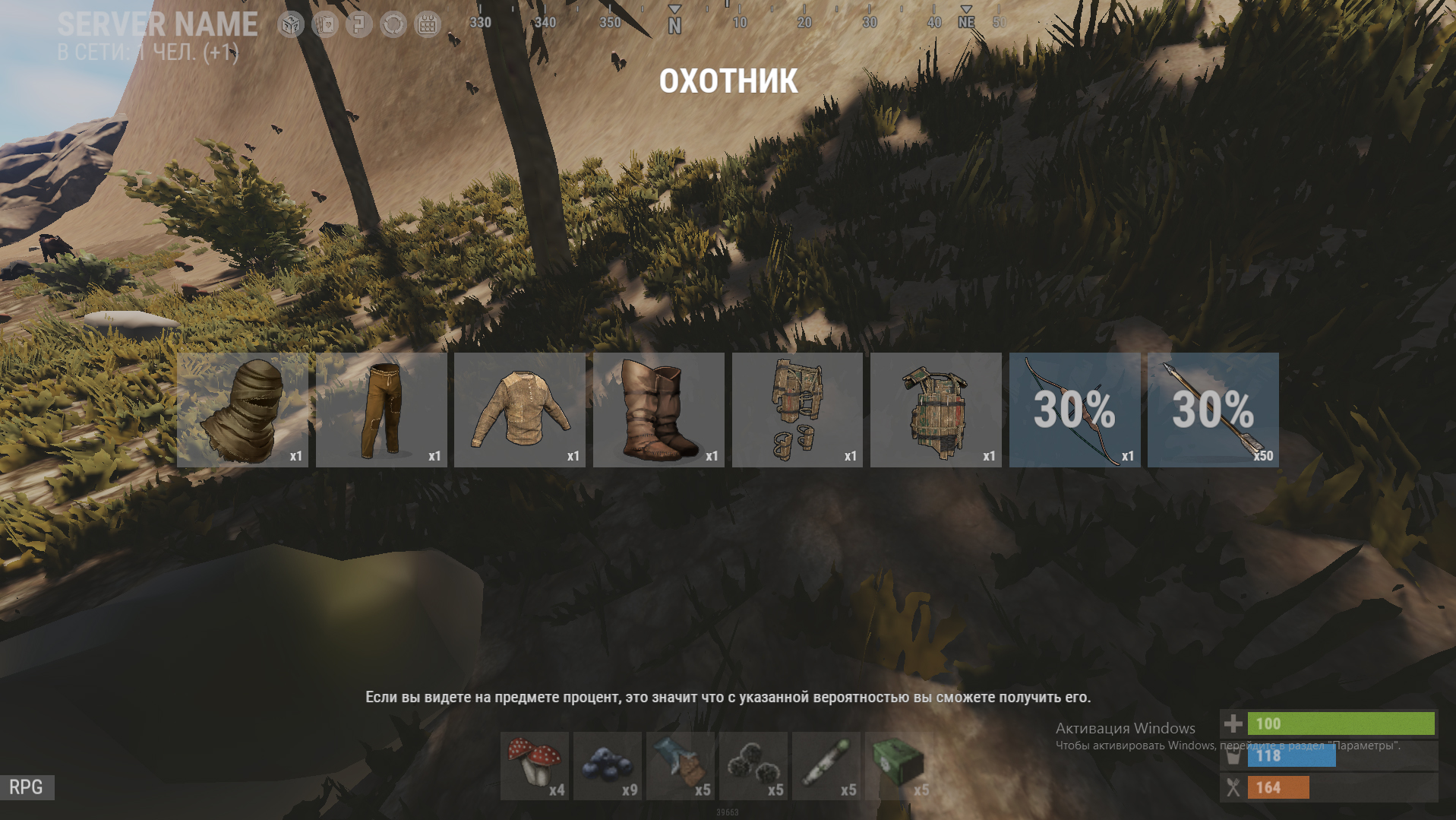Screen dimensions: 1456x820
Task: Click the RPG button
Action: [x=27, y=787]
